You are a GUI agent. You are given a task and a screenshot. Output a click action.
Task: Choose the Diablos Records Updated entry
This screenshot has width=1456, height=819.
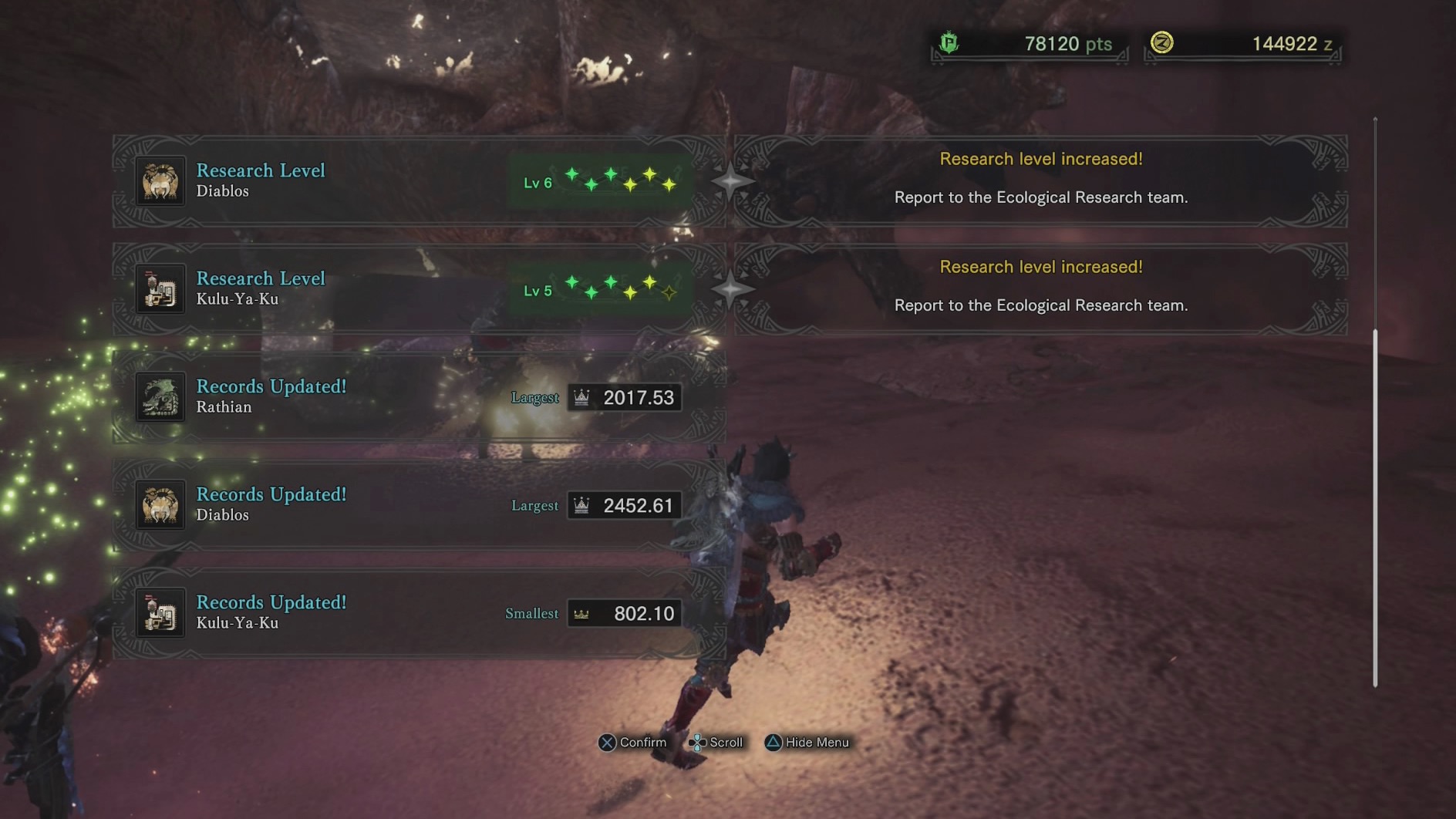[419, 505]
